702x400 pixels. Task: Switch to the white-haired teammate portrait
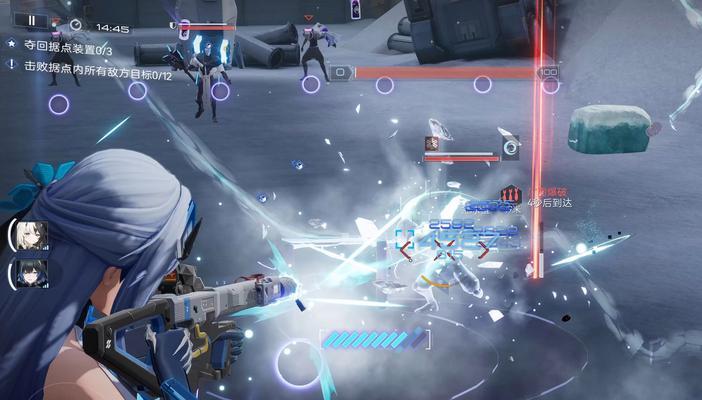(x=30, y=235)
